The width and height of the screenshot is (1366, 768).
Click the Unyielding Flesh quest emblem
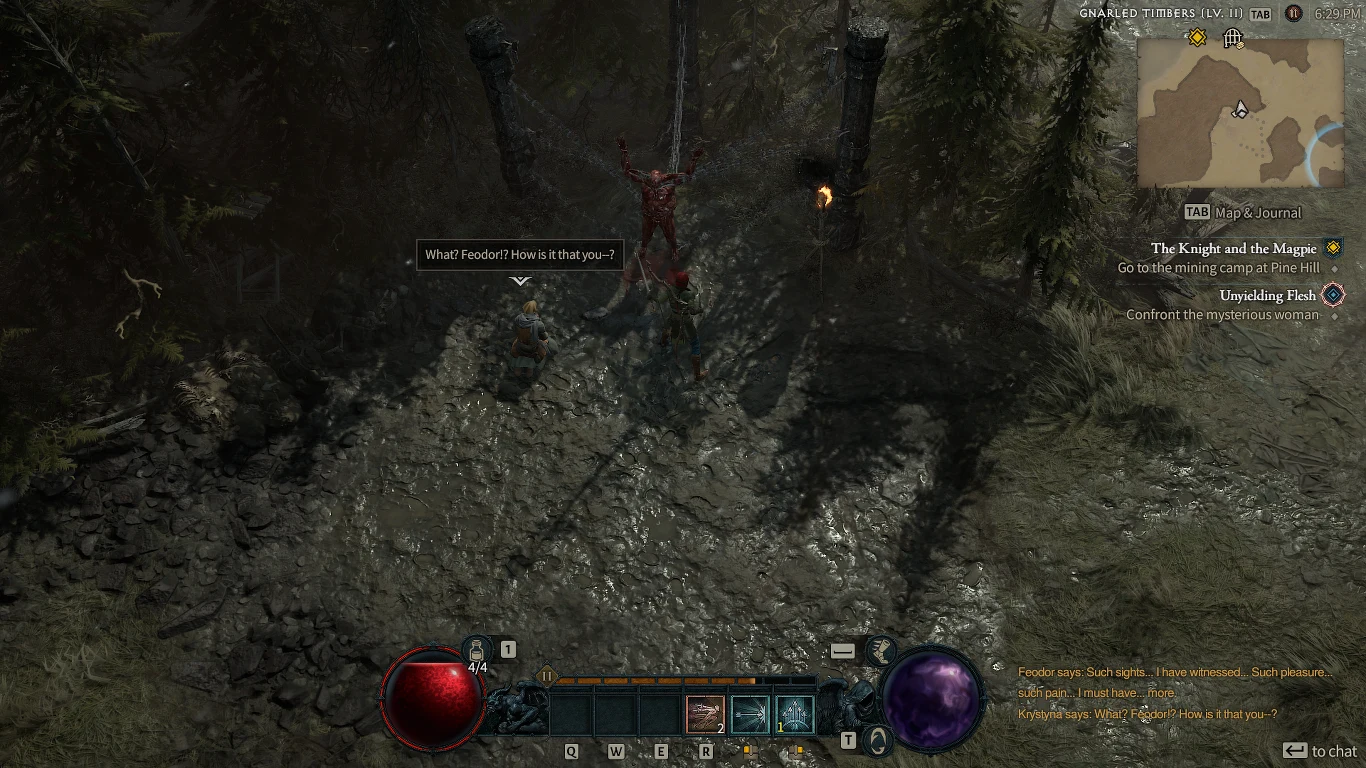[1331, 294]
